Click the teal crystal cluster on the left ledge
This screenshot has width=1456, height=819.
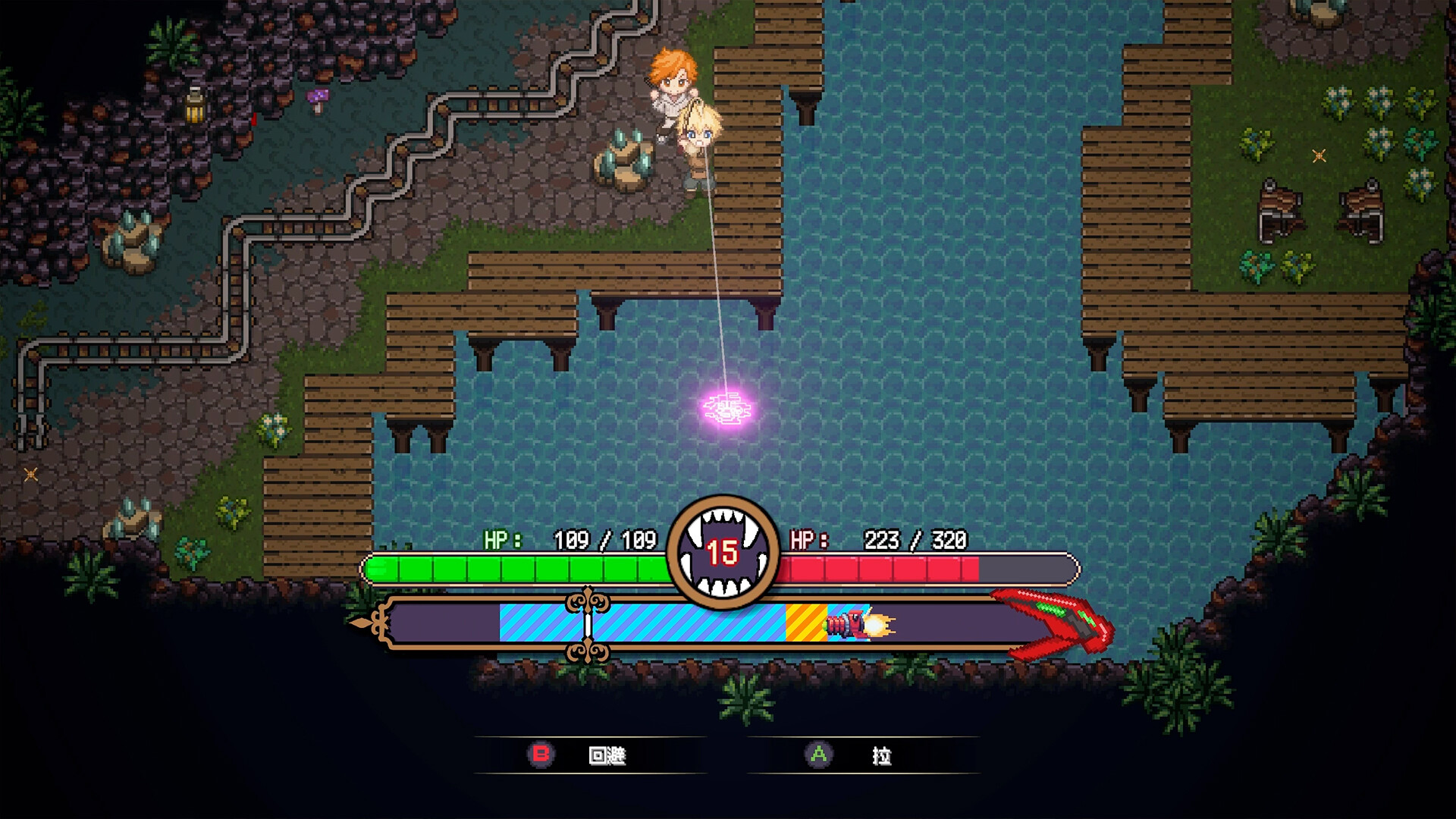pos(136,235)
